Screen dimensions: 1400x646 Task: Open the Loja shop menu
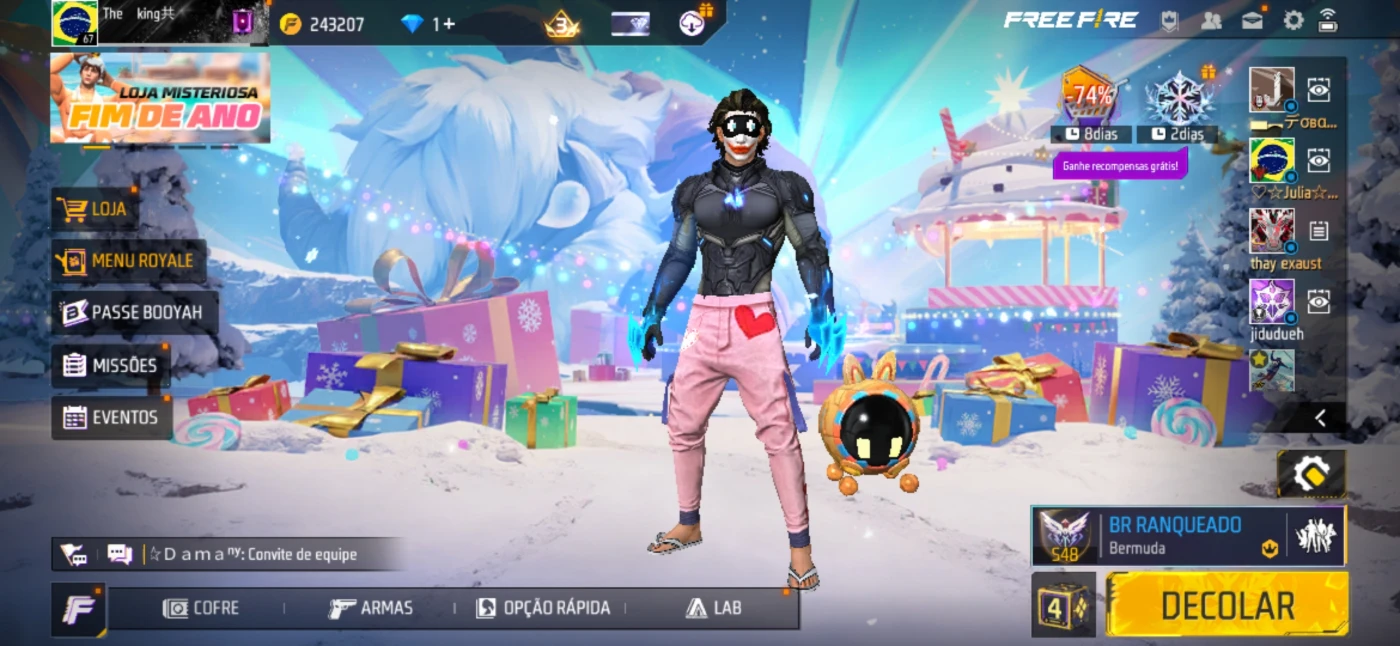coord(96,209)
